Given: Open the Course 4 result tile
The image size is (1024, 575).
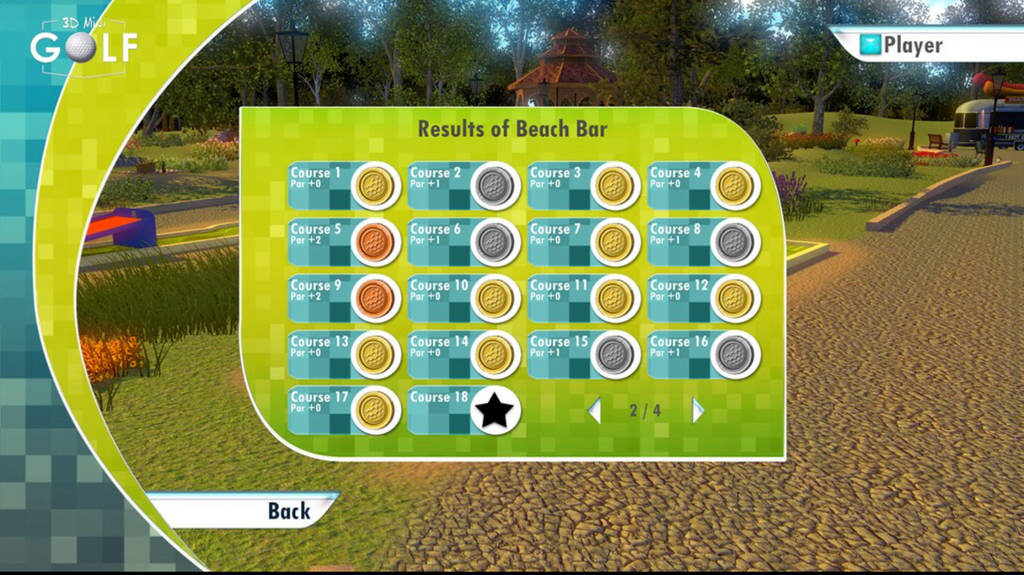Looking at the screenshot, I should 703,185.
